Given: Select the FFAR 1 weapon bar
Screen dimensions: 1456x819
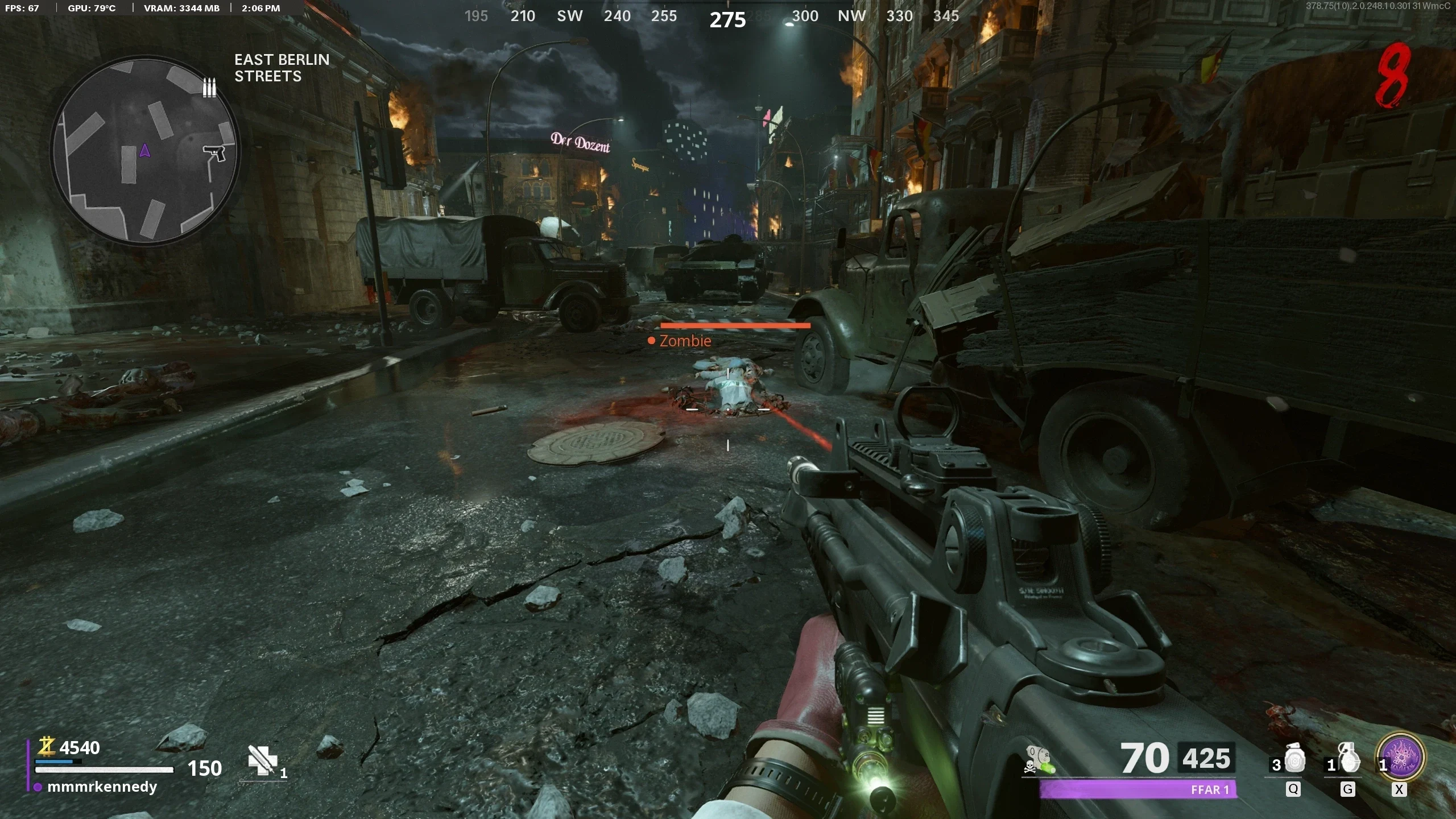Looking at the screenshot, I should pyautogui.click(x=1137, y=789).
